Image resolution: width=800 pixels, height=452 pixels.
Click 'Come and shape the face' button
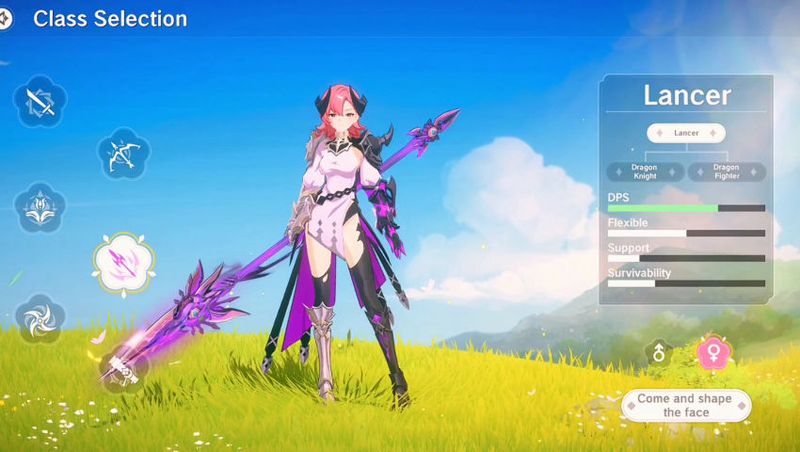[686, 405]
